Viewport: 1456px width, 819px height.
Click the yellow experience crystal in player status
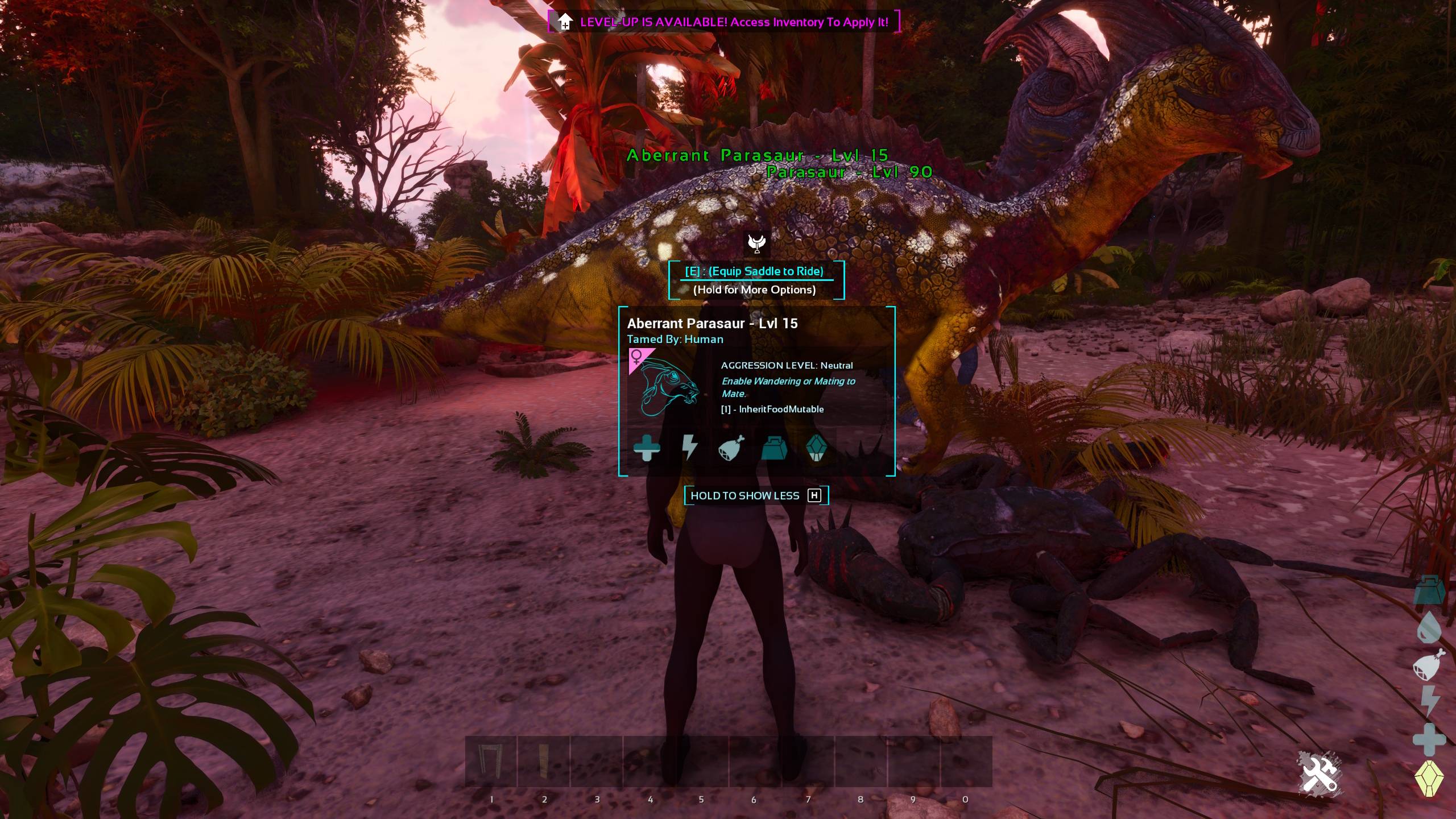[x=1429, y=778]
